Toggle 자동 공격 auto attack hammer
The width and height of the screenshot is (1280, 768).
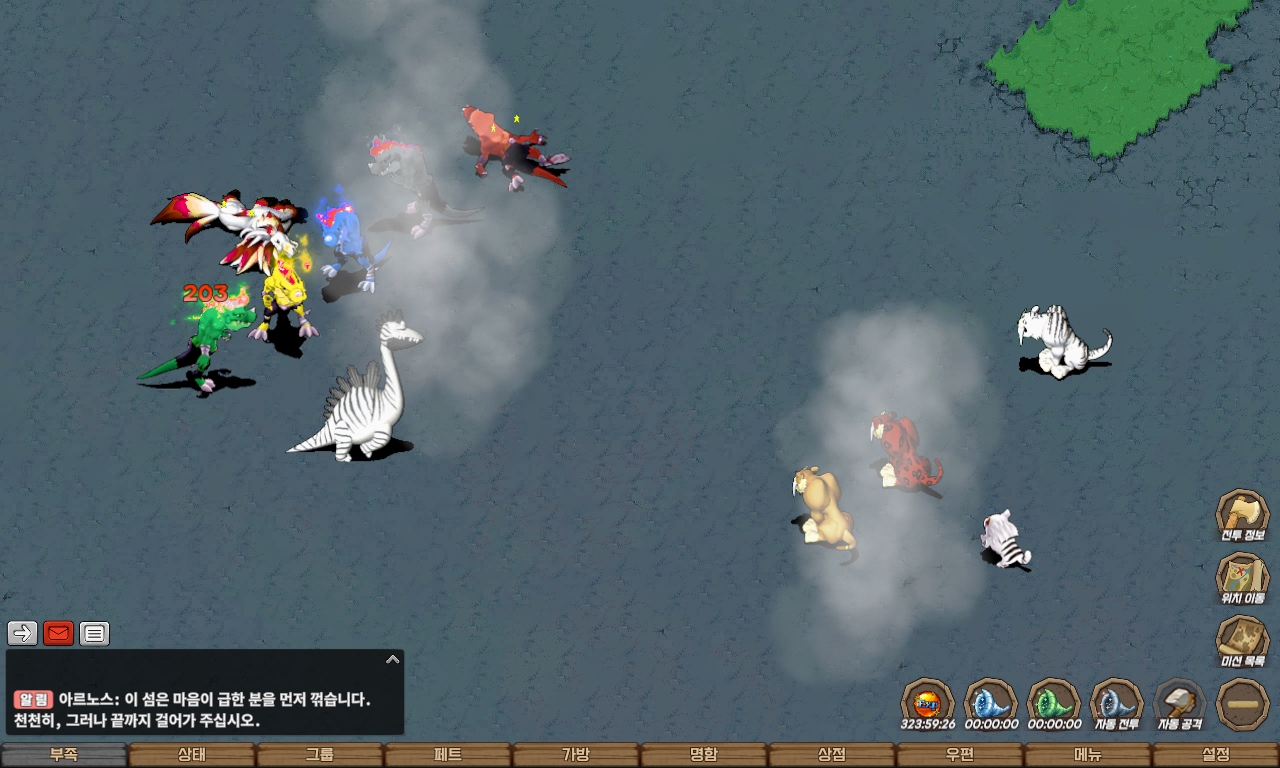pyautogui.click(x=1180, y=703)
